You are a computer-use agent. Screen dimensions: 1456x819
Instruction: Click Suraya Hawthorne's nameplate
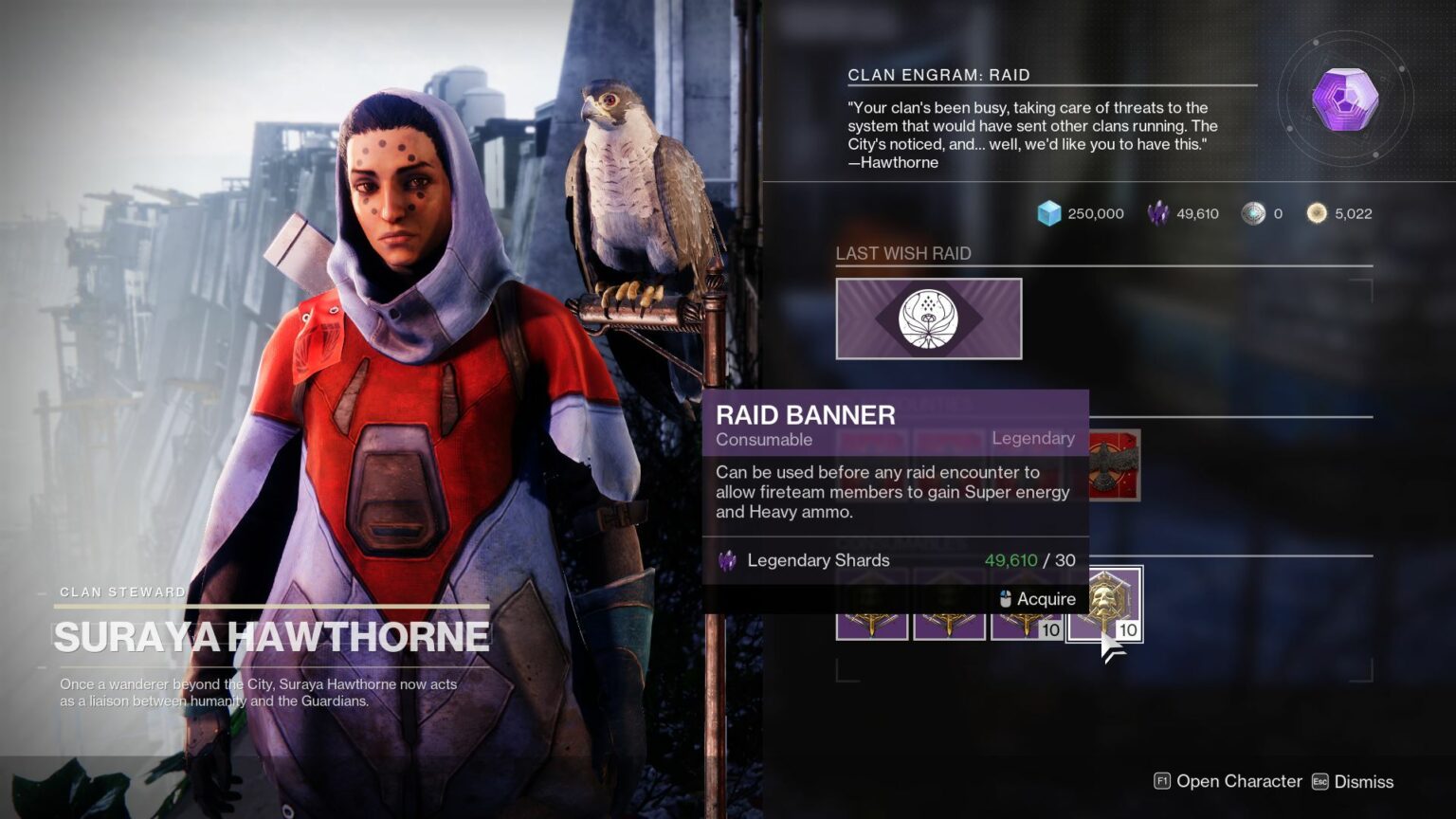point(271,636)
